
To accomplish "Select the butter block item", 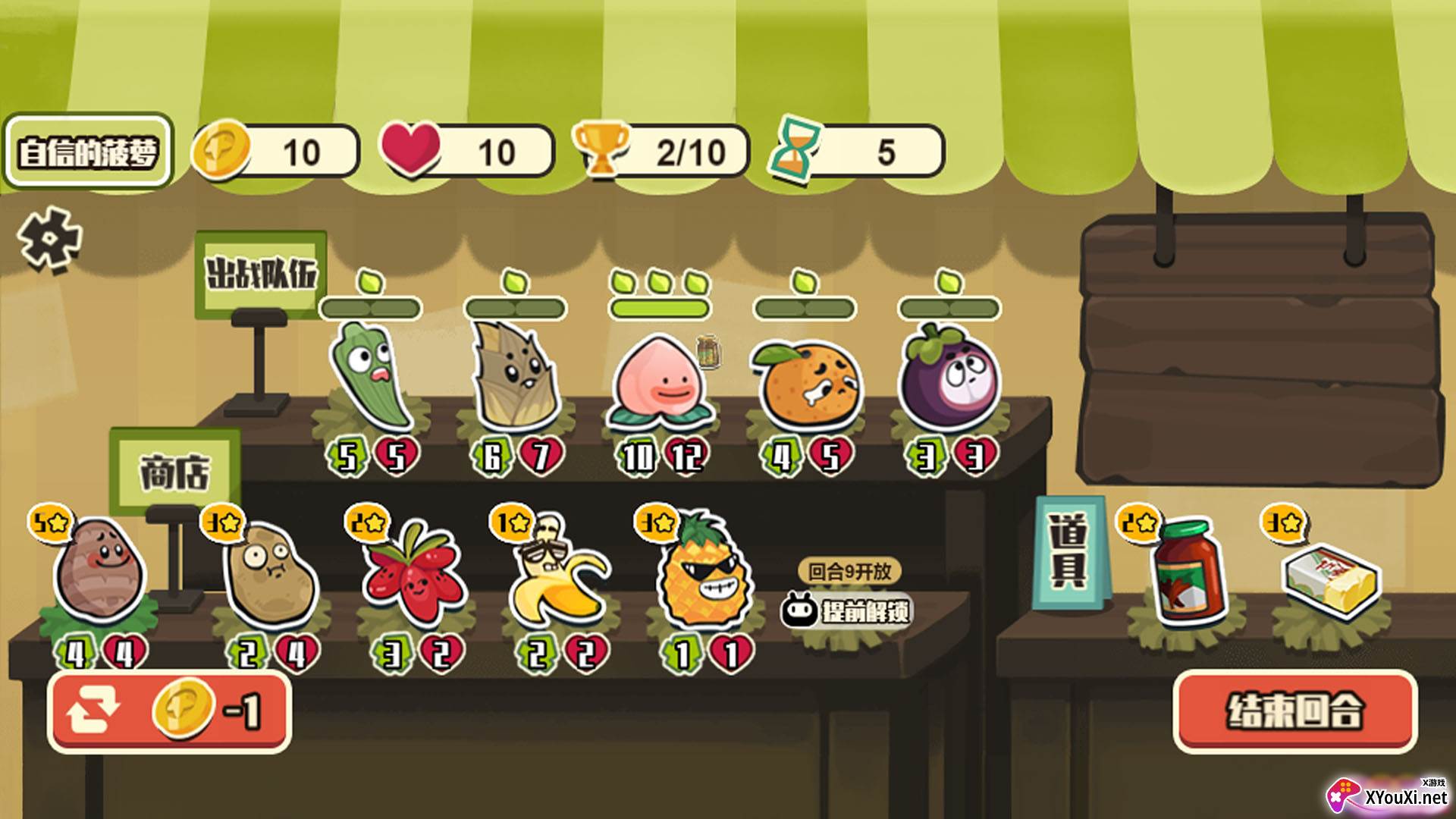I will coord(1331,580).
